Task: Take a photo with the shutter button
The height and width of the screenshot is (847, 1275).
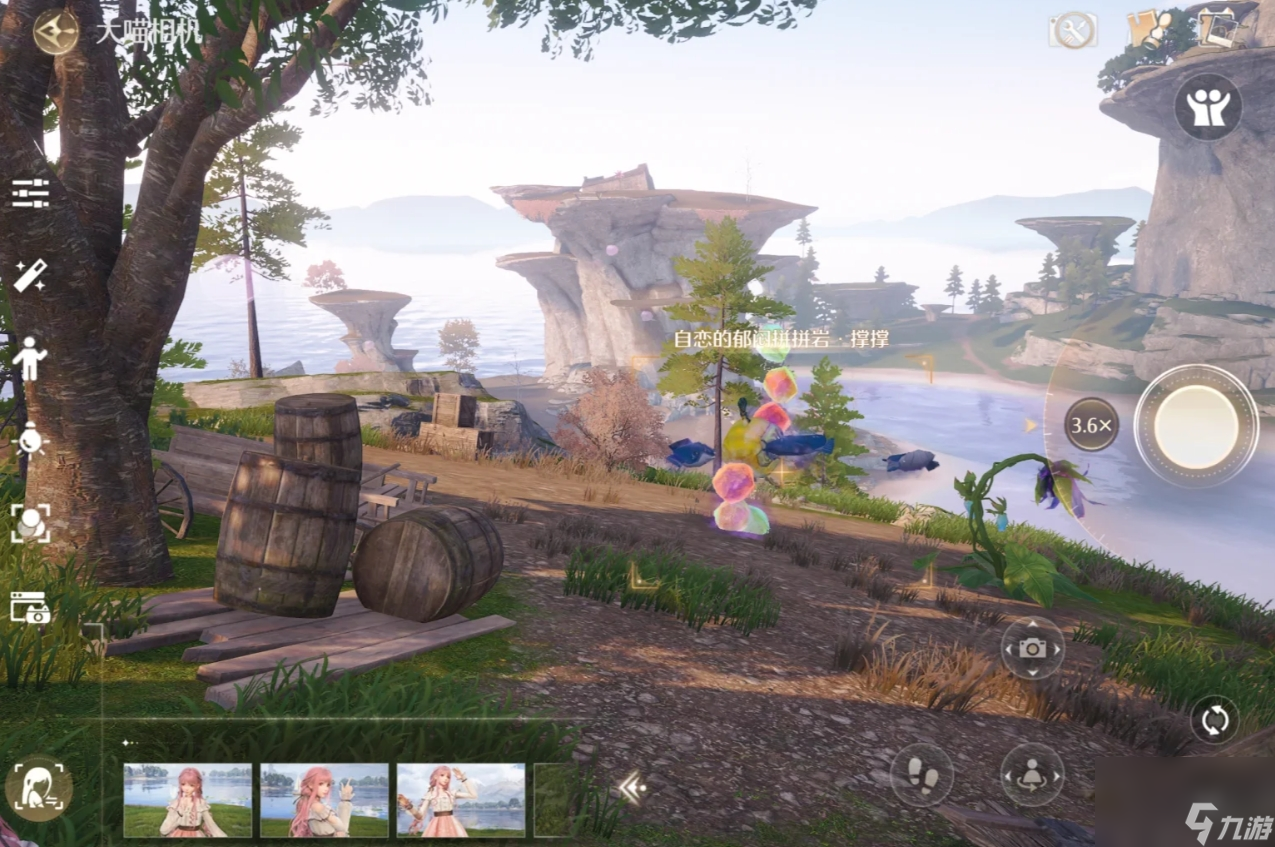Action: (1196, 426)
